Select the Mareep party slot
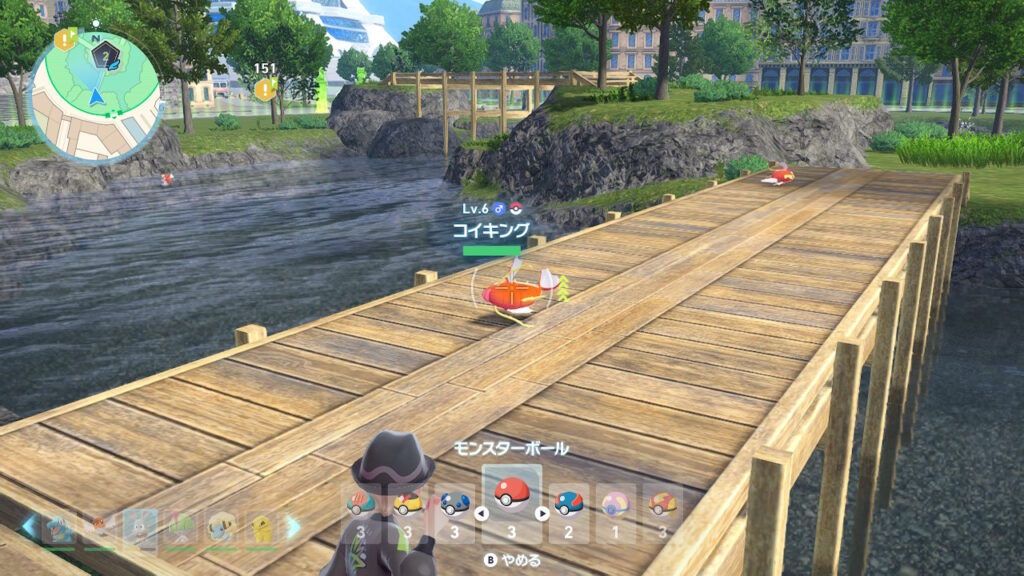The width and height of the screenshot is (1024, 576). 221,528
